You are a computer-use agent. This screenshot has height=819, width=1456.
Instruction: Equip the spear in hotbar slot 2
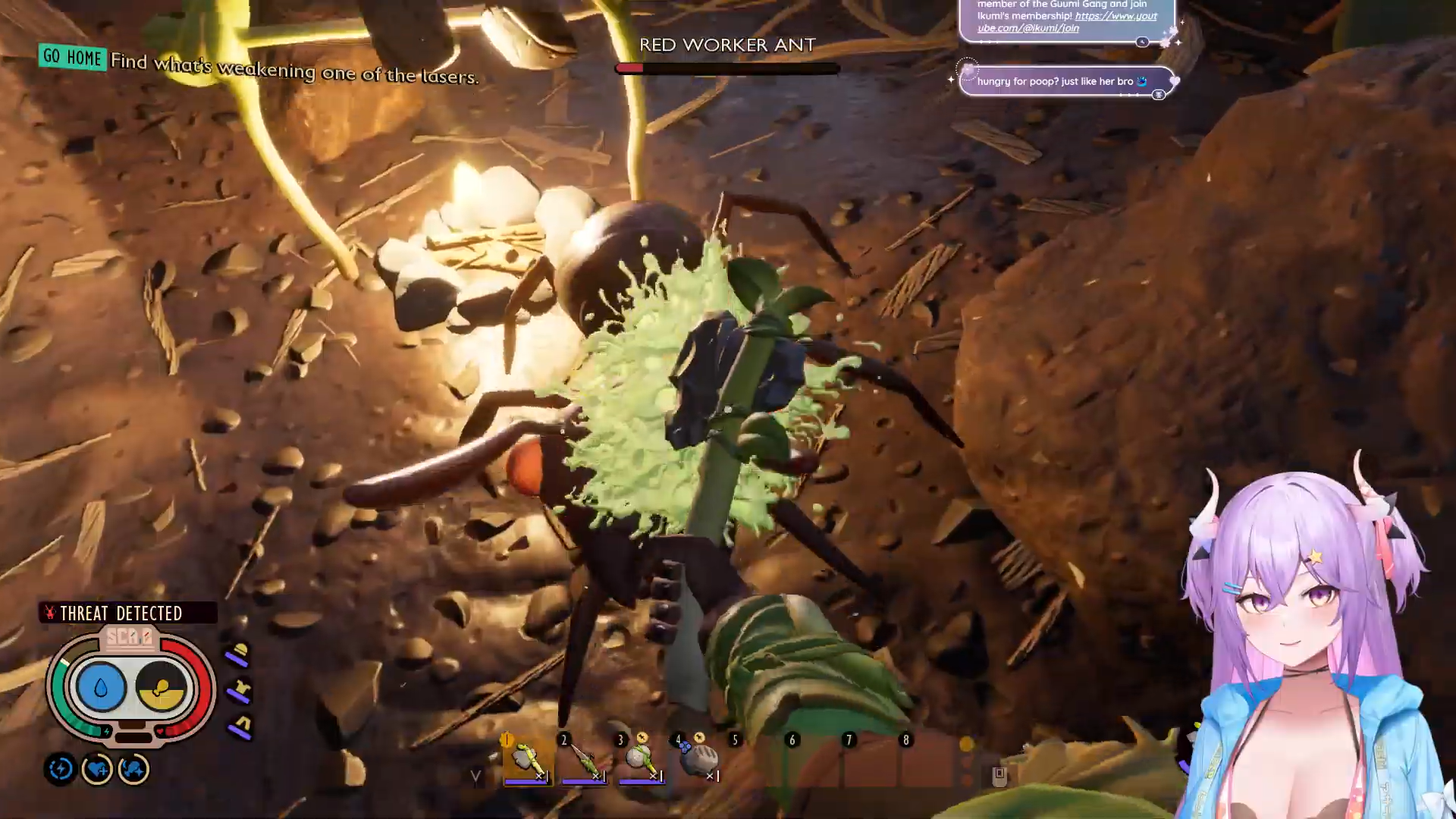[584, 759]
